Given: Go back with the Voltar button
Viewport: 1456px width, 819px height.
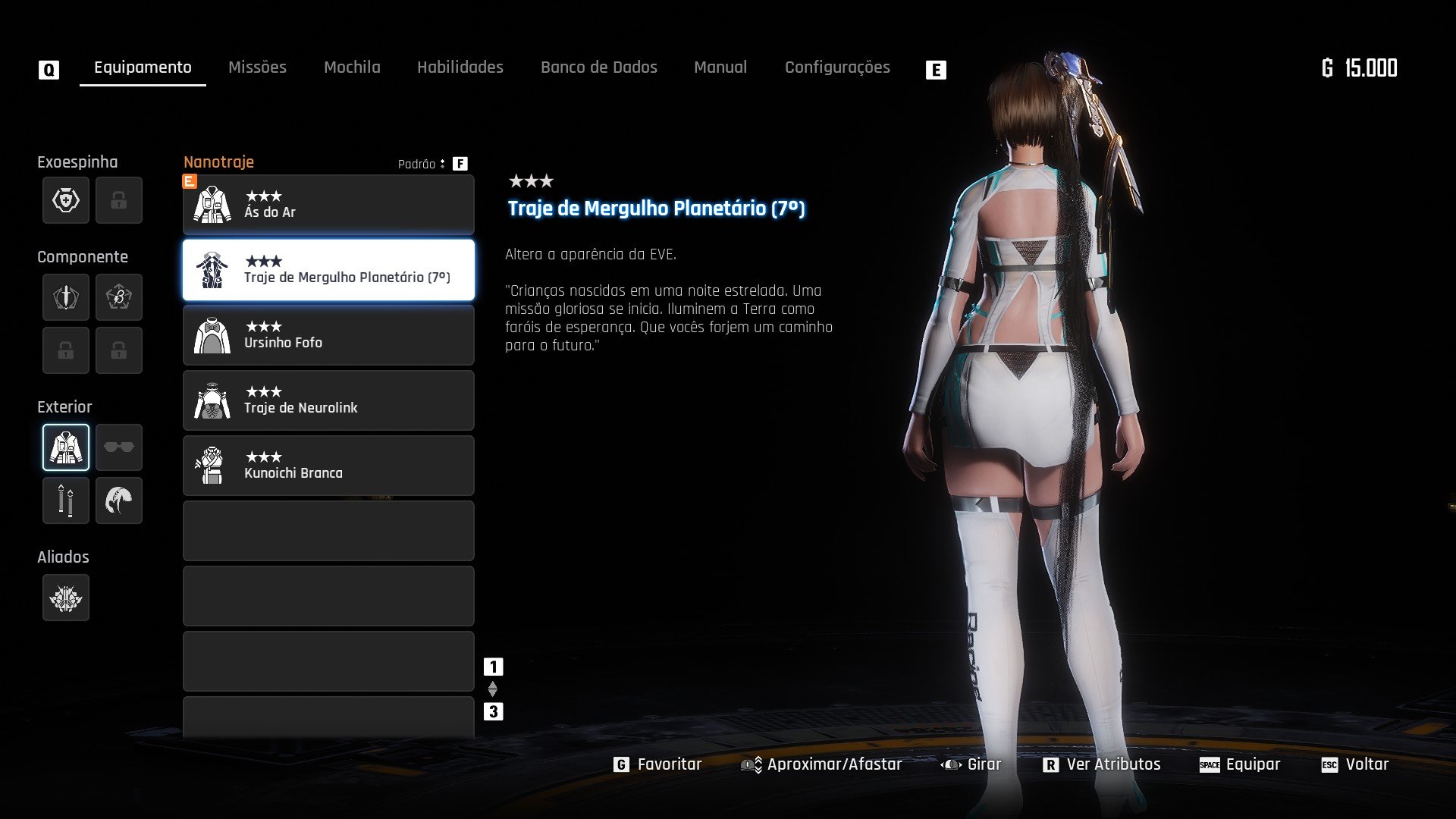Looking at the screenshot, I should pos(1356,764).
